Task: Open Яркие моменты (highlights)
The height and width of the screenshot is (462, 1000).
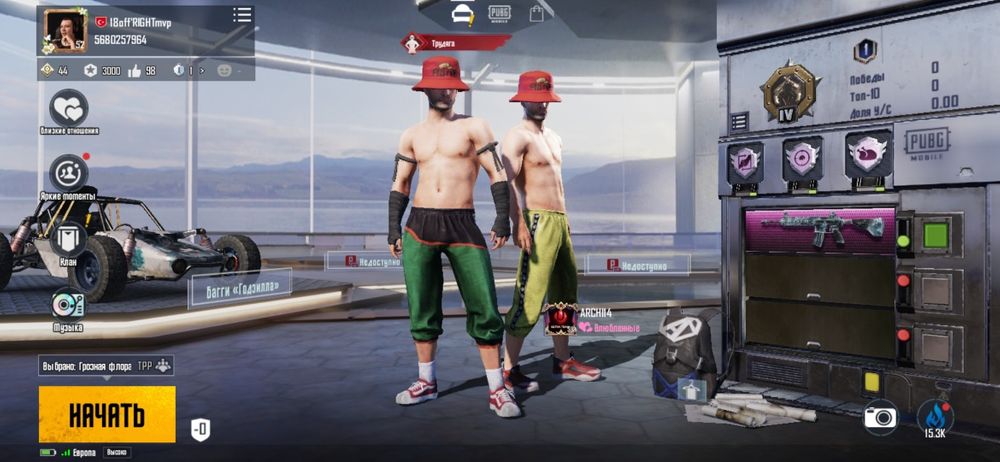Action: point(69,173)
